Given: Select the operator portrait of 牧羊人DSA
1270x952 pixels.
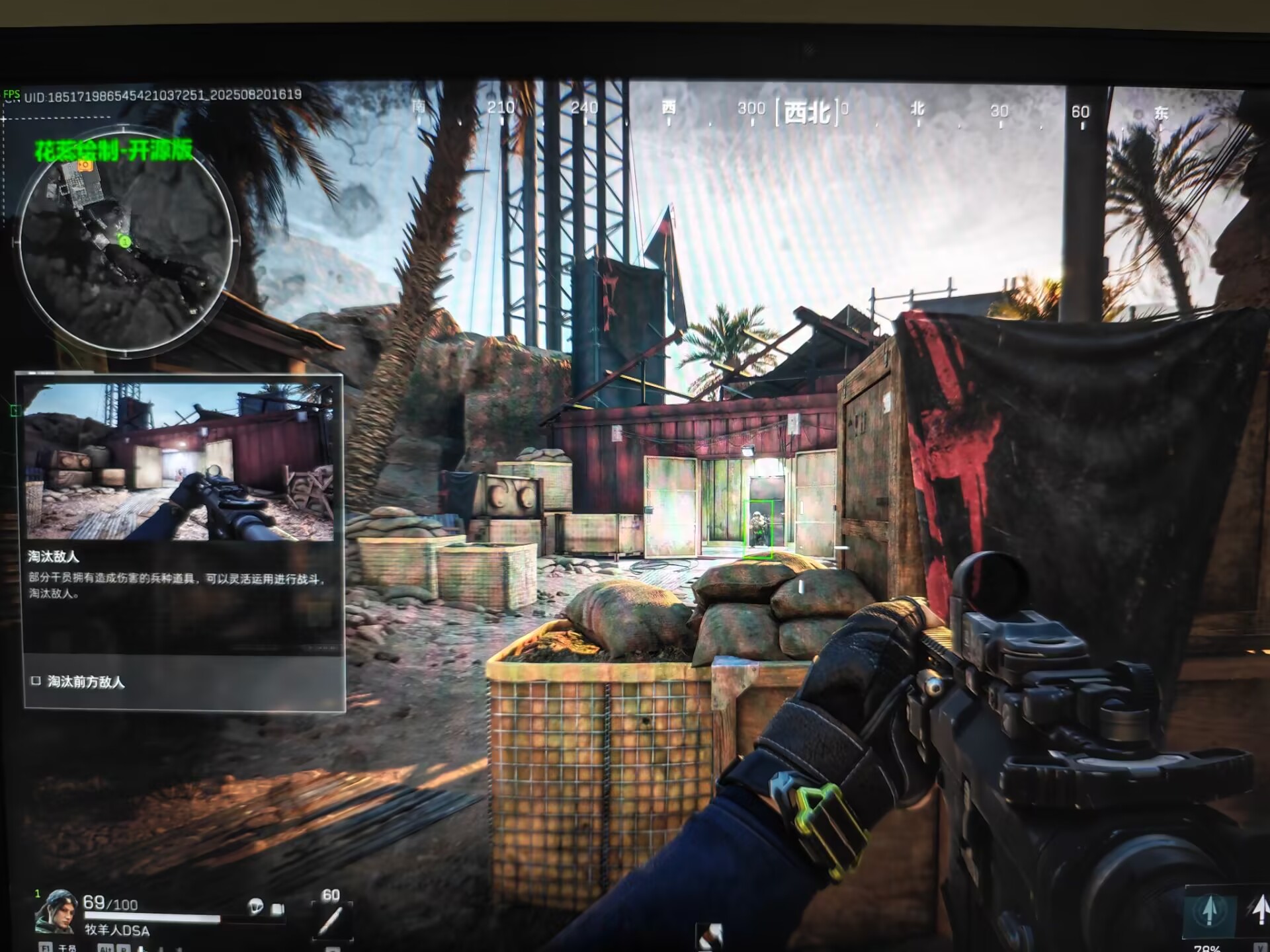Looking at the screenshot, I should click(x=56, y=912).
